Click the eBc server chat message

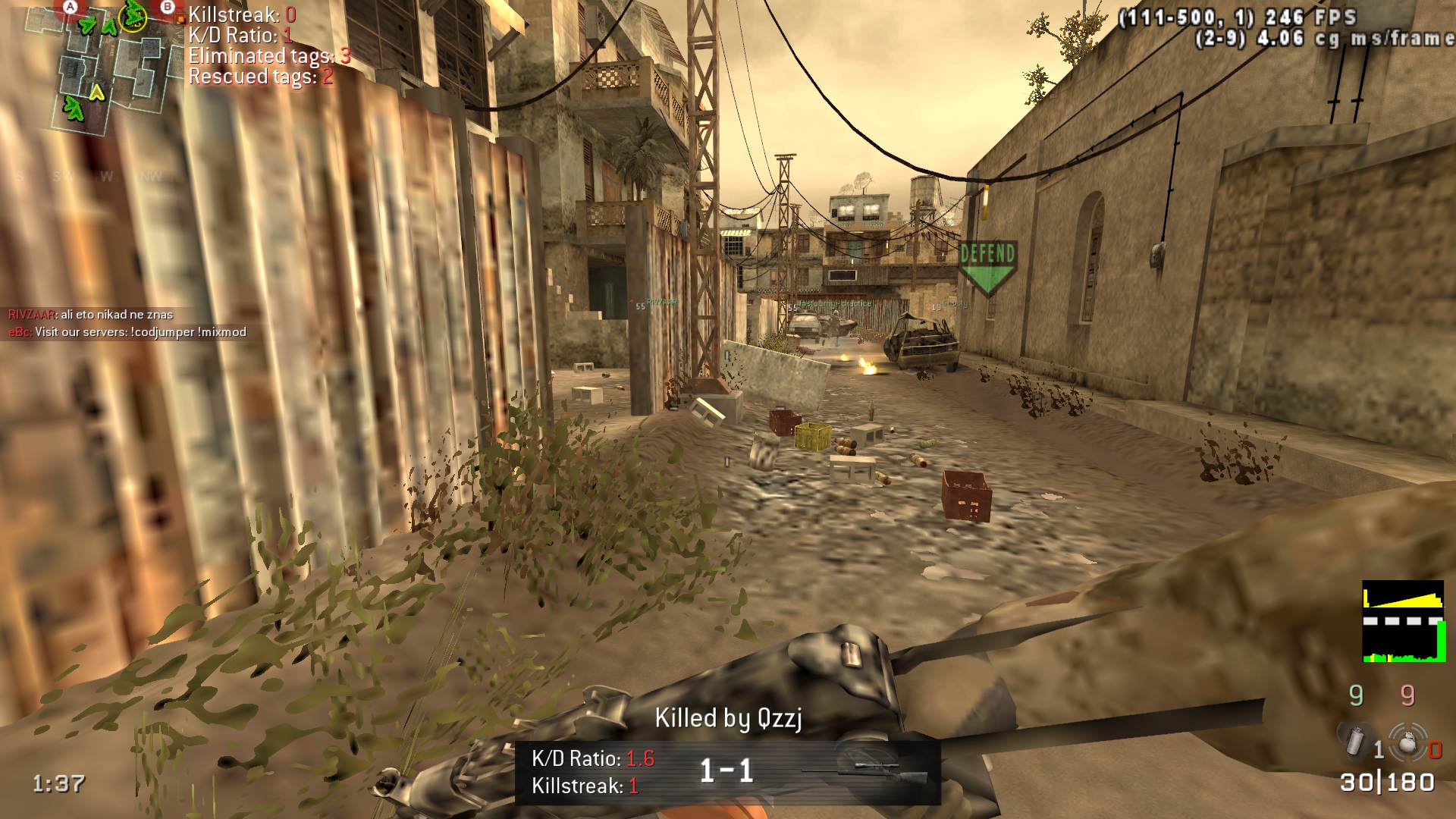tap(127, 332)
